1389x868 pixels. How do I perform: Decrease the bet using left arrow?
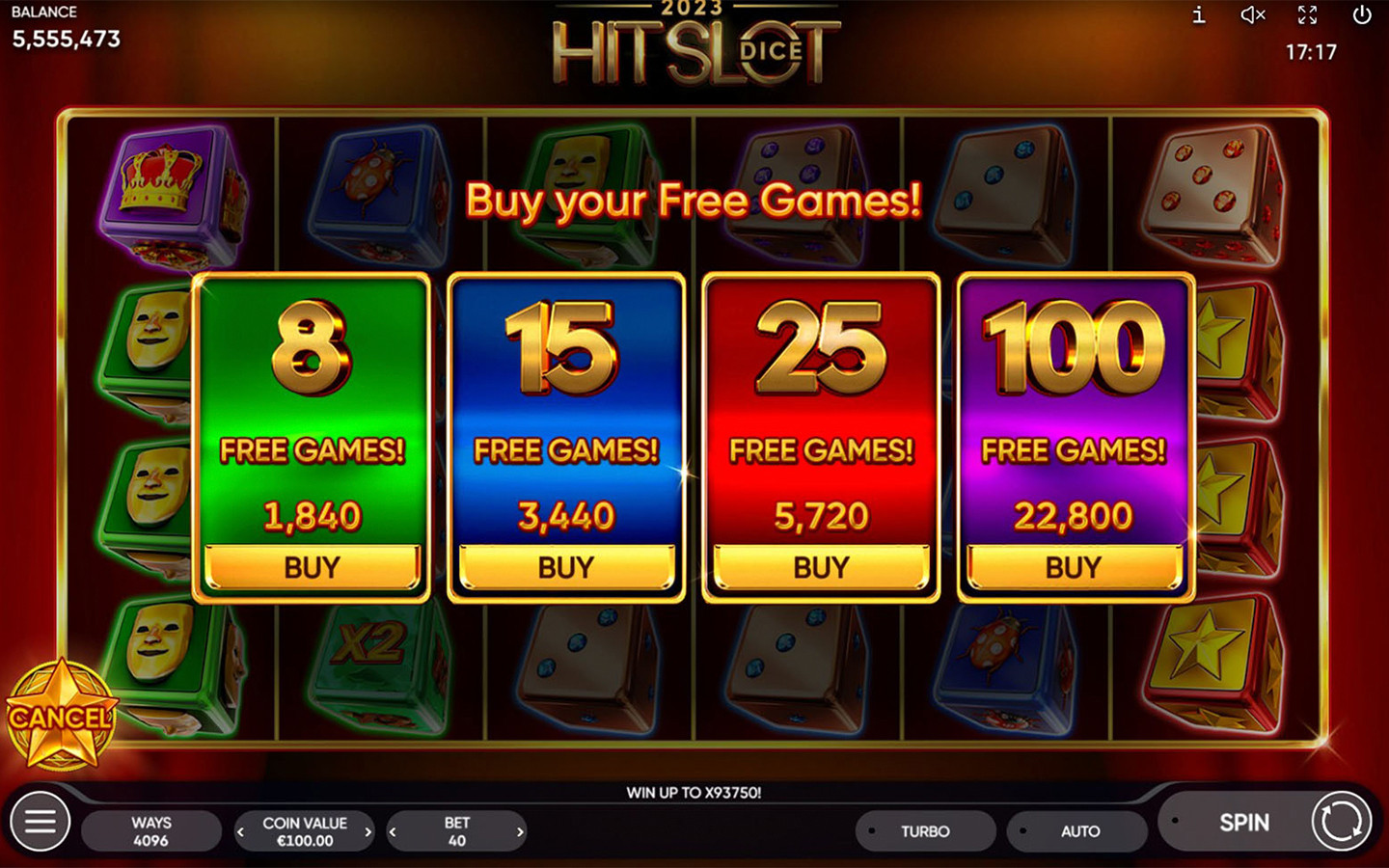click(393, 830)
